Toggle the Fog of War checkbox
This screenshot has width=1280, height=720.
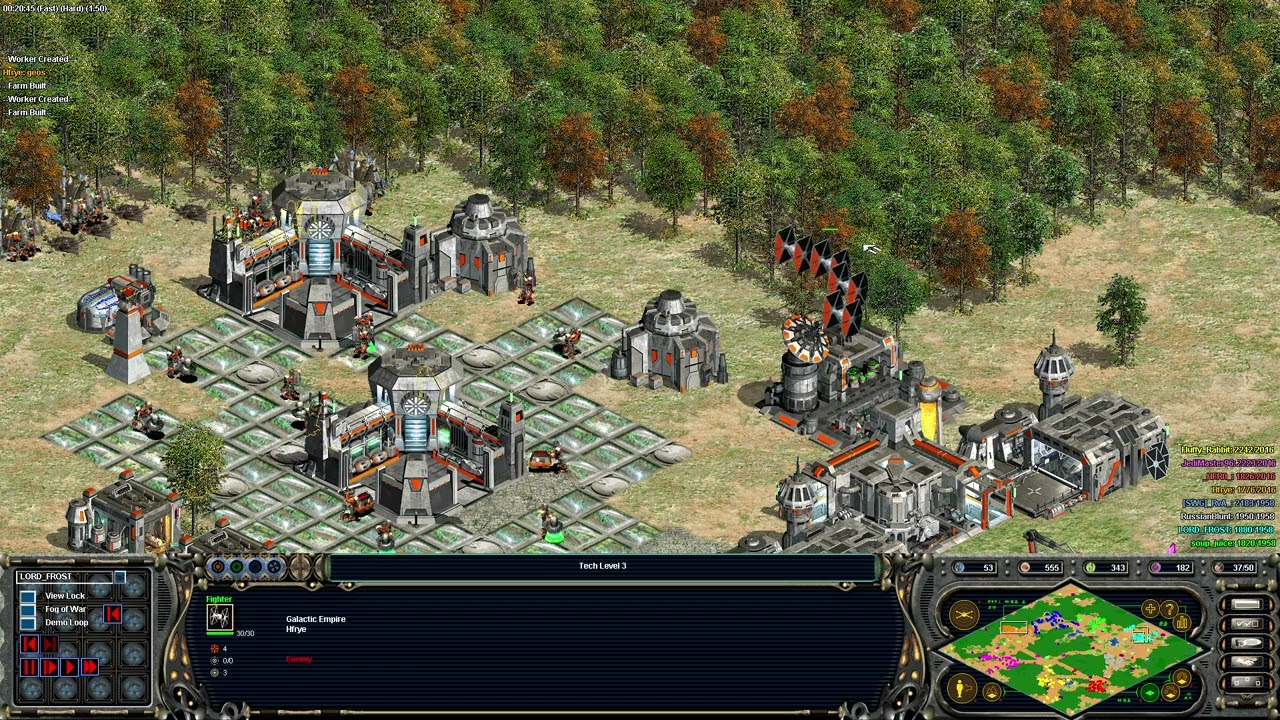28,610
